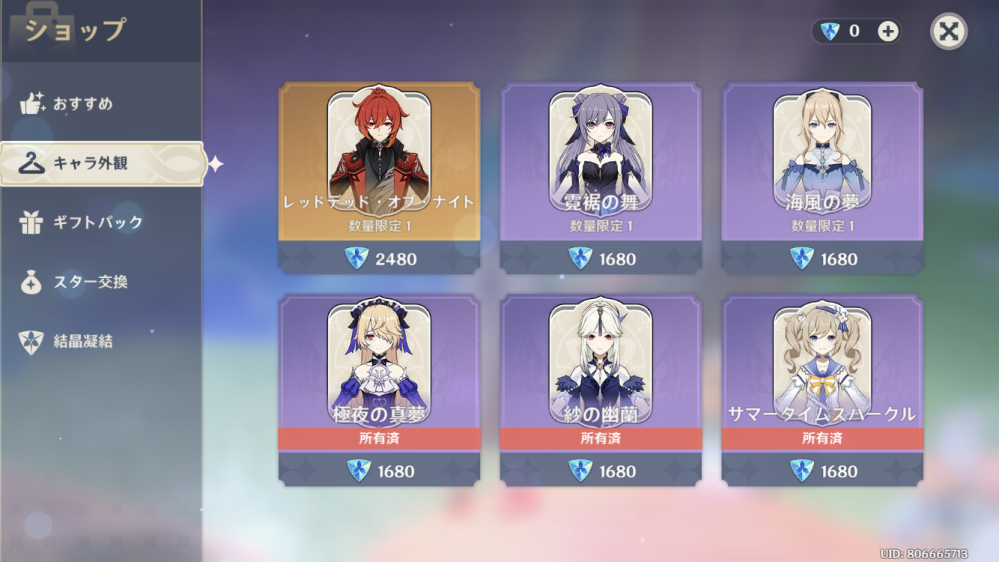Image resolution: width=999 pixels, height=562 pixels.
Task: Close the shop screen
Action: pos(948,31)
